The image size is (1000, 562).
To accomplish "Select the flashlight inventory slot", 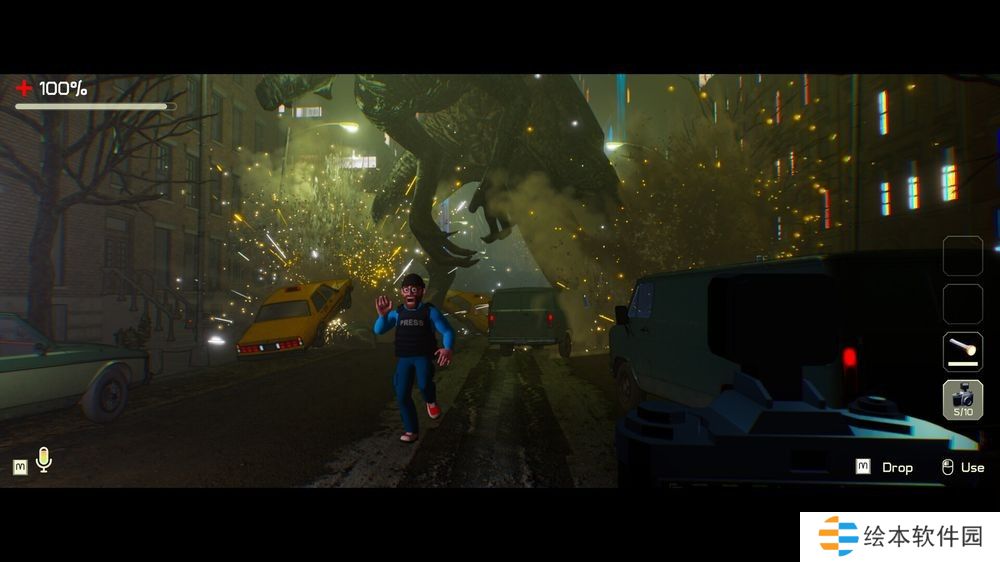I will point(963,351).
